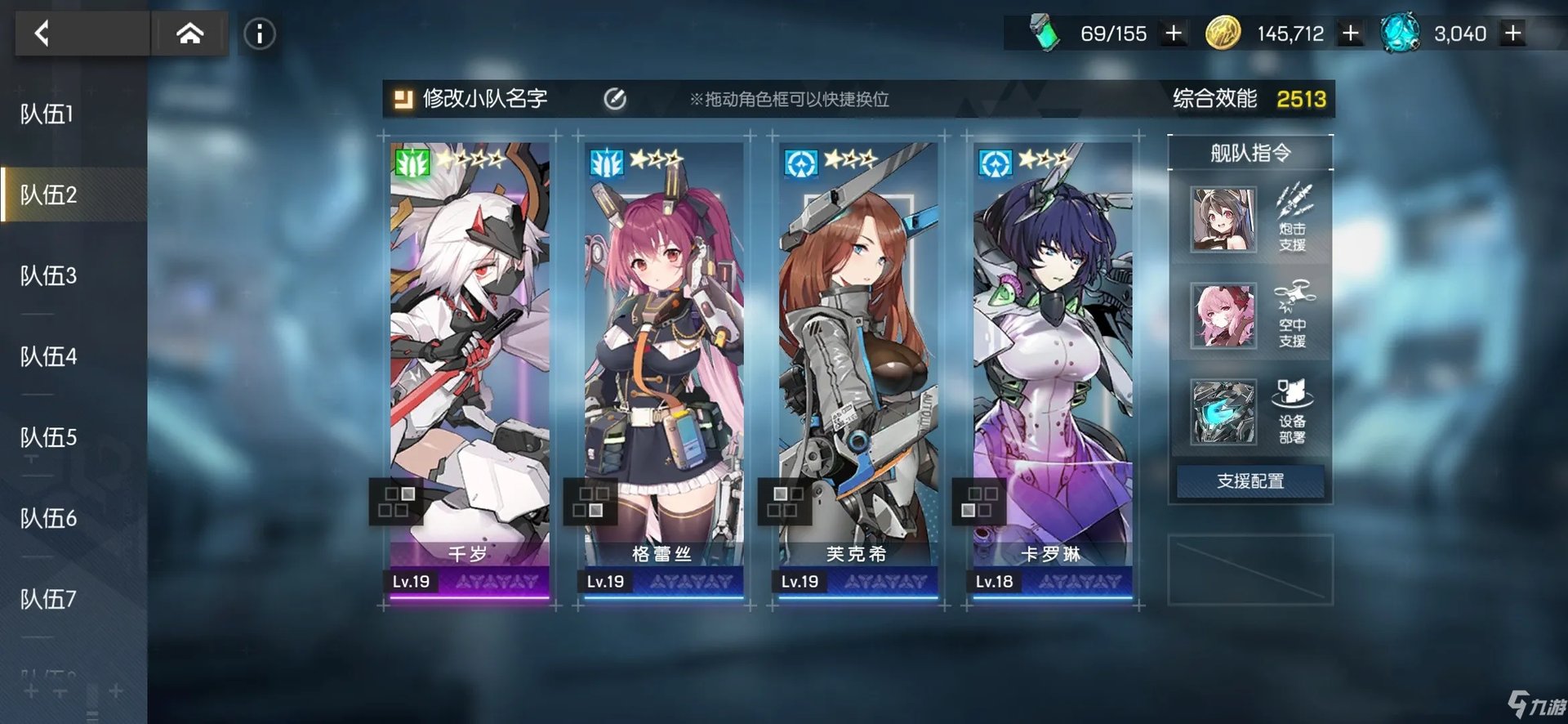Show the 队伍6 team tab
The height and width of the screenshot is (724, 1568).
coord(48,519)
